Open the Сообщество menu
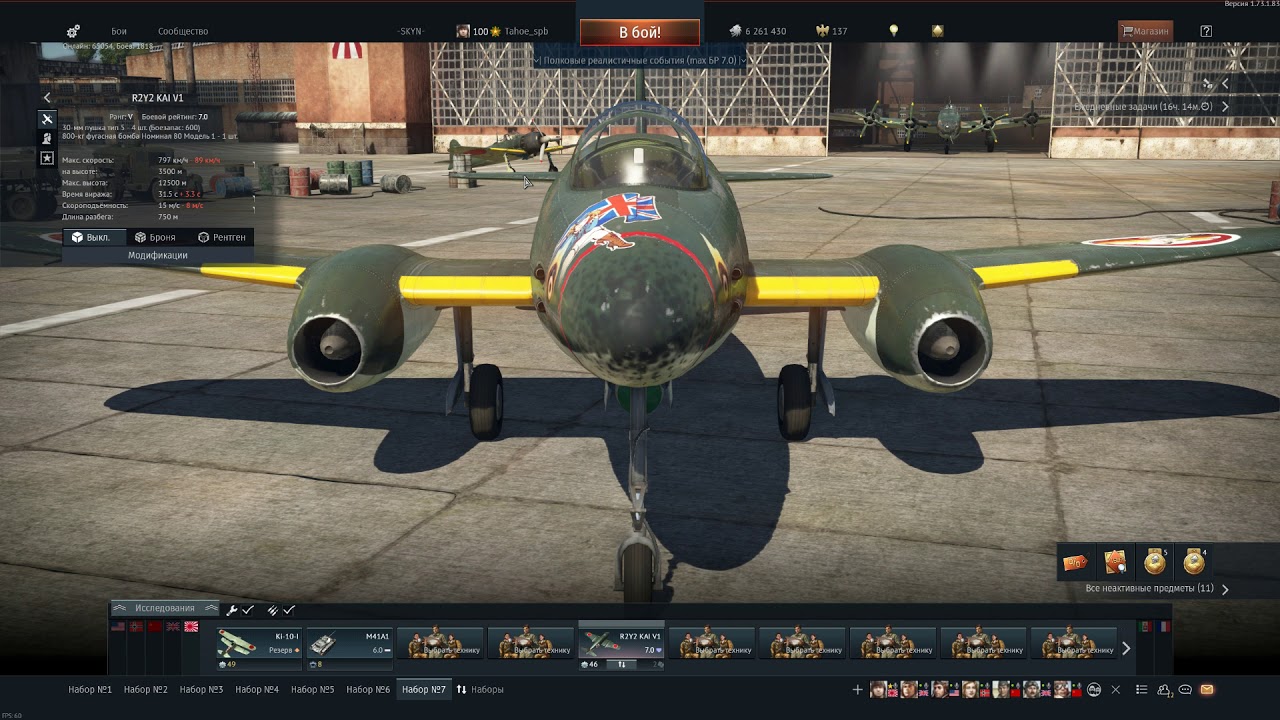This screenshot has height=720, width=1280. [183, 32]
